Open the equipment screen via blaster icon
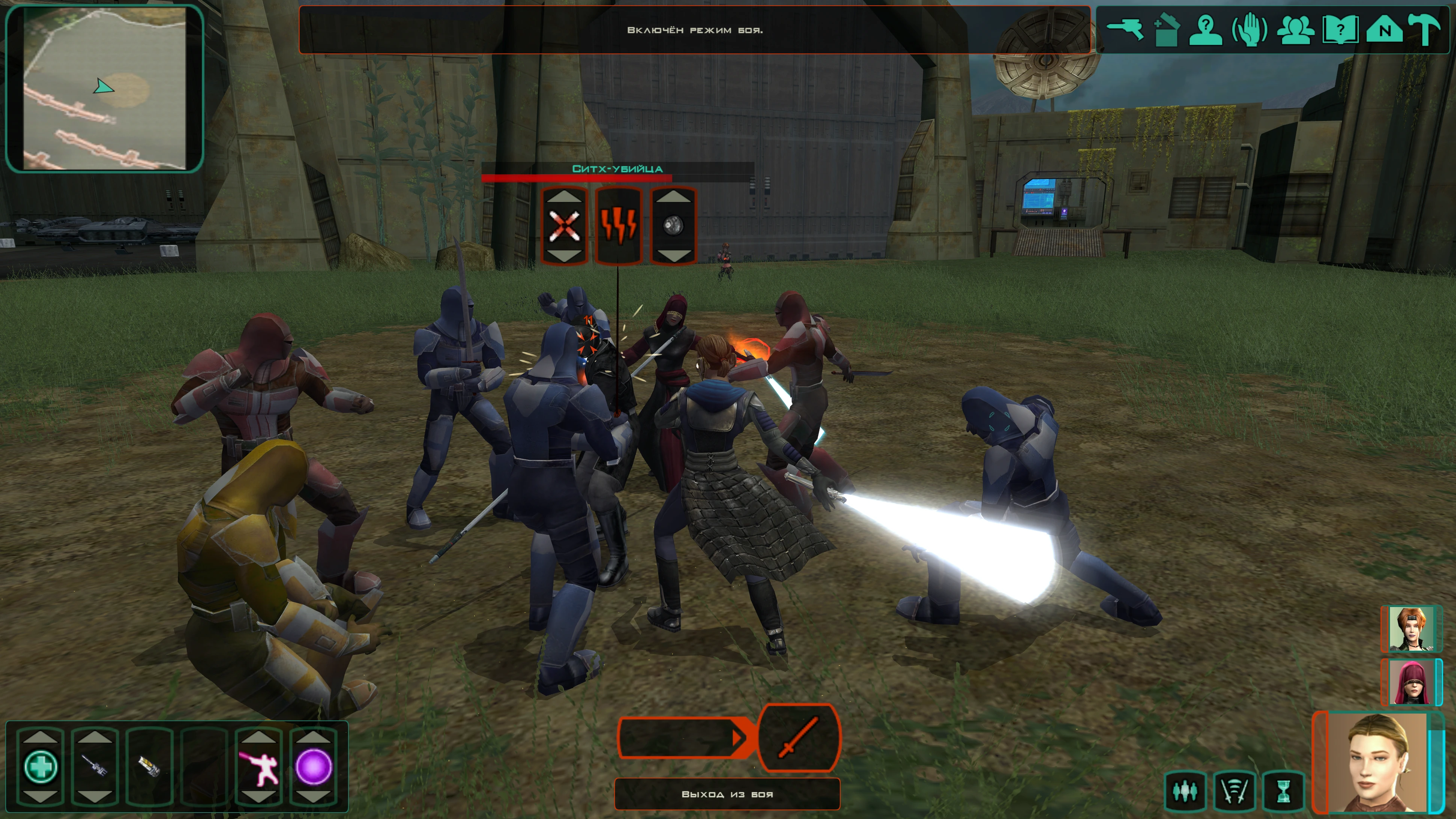The height and width of the screenshot is (819, 1456). pyautogui.click(x=1124, y=29)
